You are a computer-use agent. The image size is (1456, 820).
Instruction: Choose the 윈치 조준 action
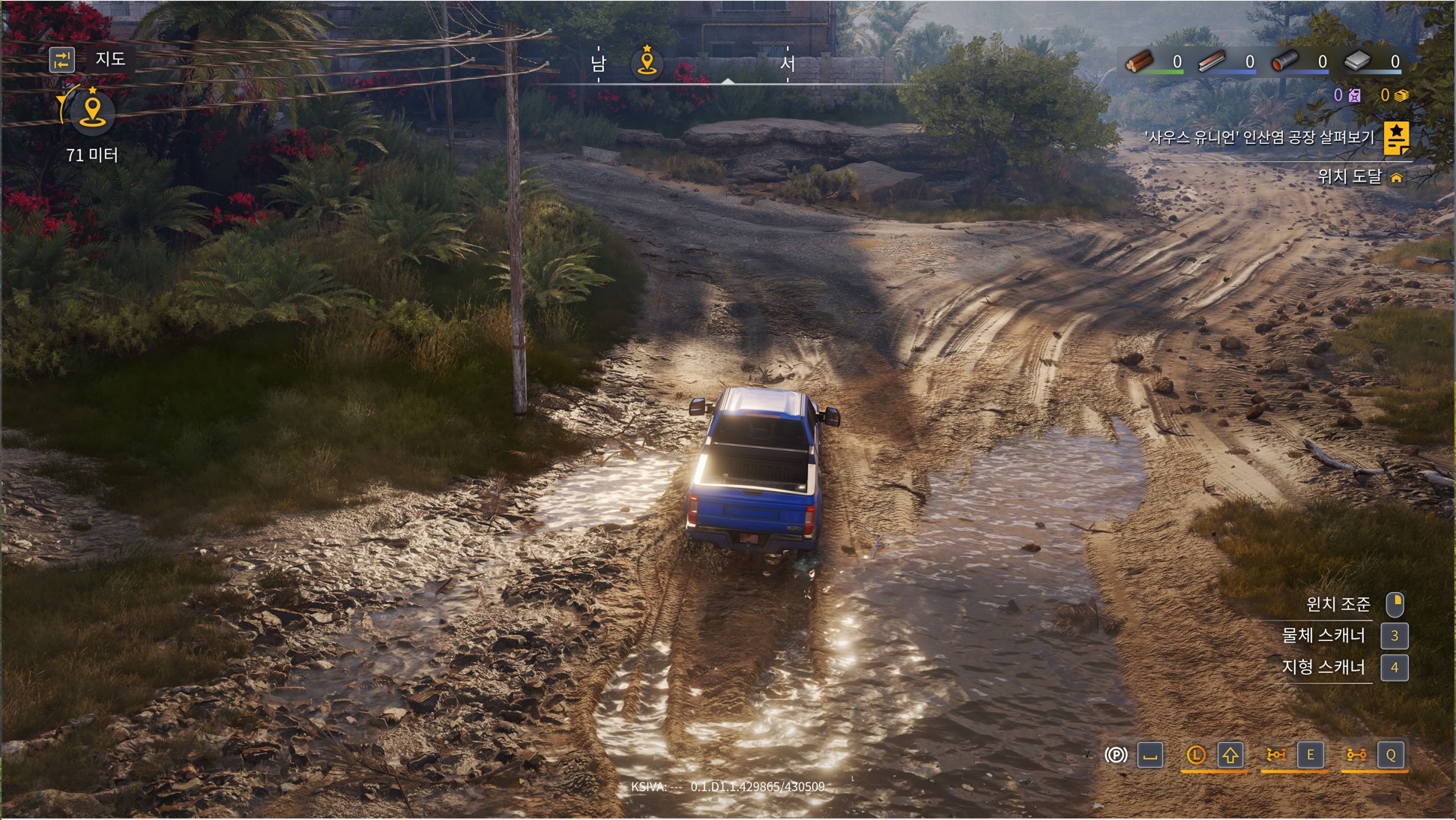click(x=1338, y=603)
